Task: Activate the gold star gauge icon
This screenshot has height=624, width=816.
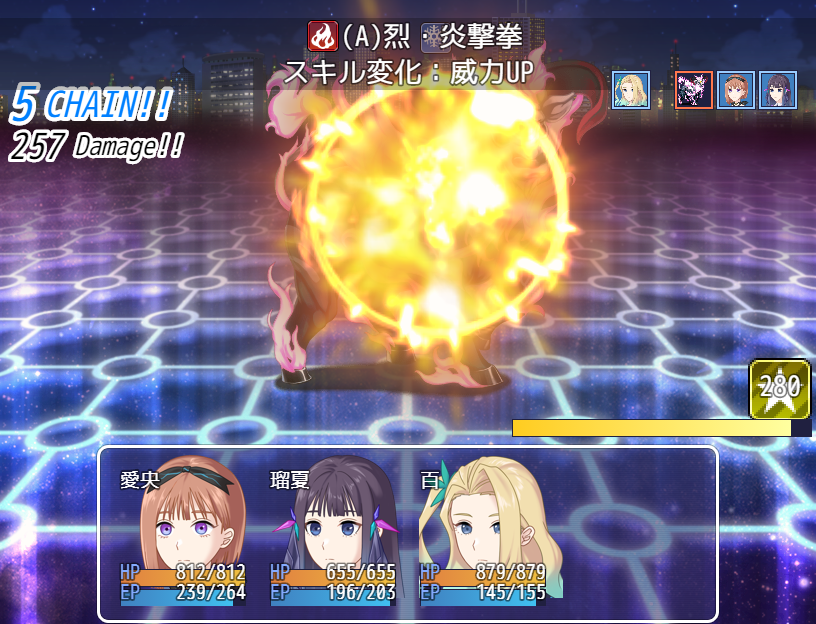Action: [x=779, y=389]
